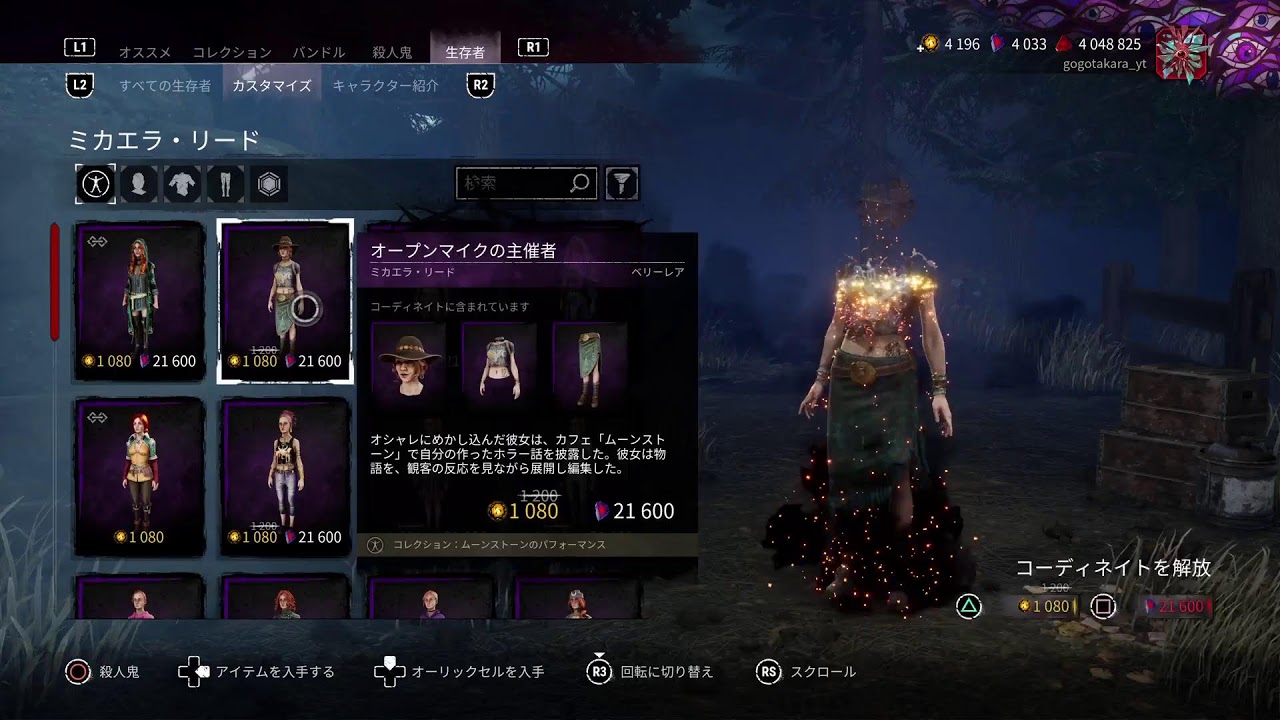Select the 生存者 tab
Viewport: 1280px width, 720px height.
[x=465, y=52]
